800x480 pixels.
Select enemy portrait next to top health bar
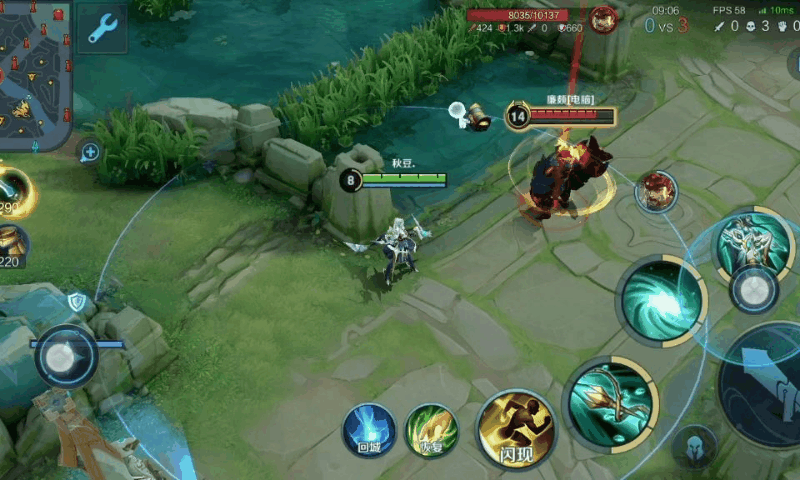603,19
